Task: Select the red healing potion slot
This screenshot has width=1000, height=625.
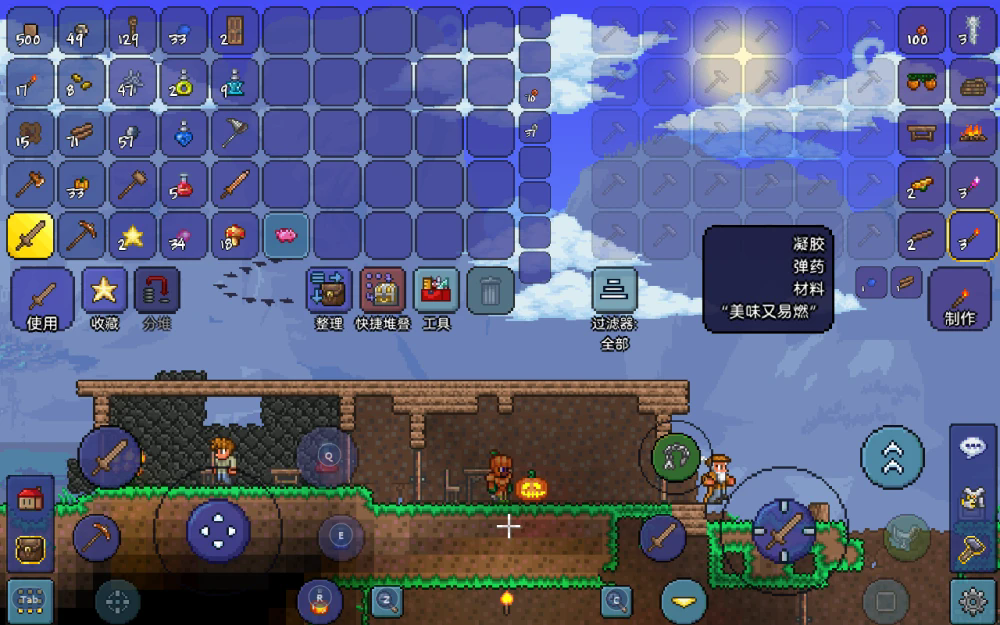Action: point(184,184)
